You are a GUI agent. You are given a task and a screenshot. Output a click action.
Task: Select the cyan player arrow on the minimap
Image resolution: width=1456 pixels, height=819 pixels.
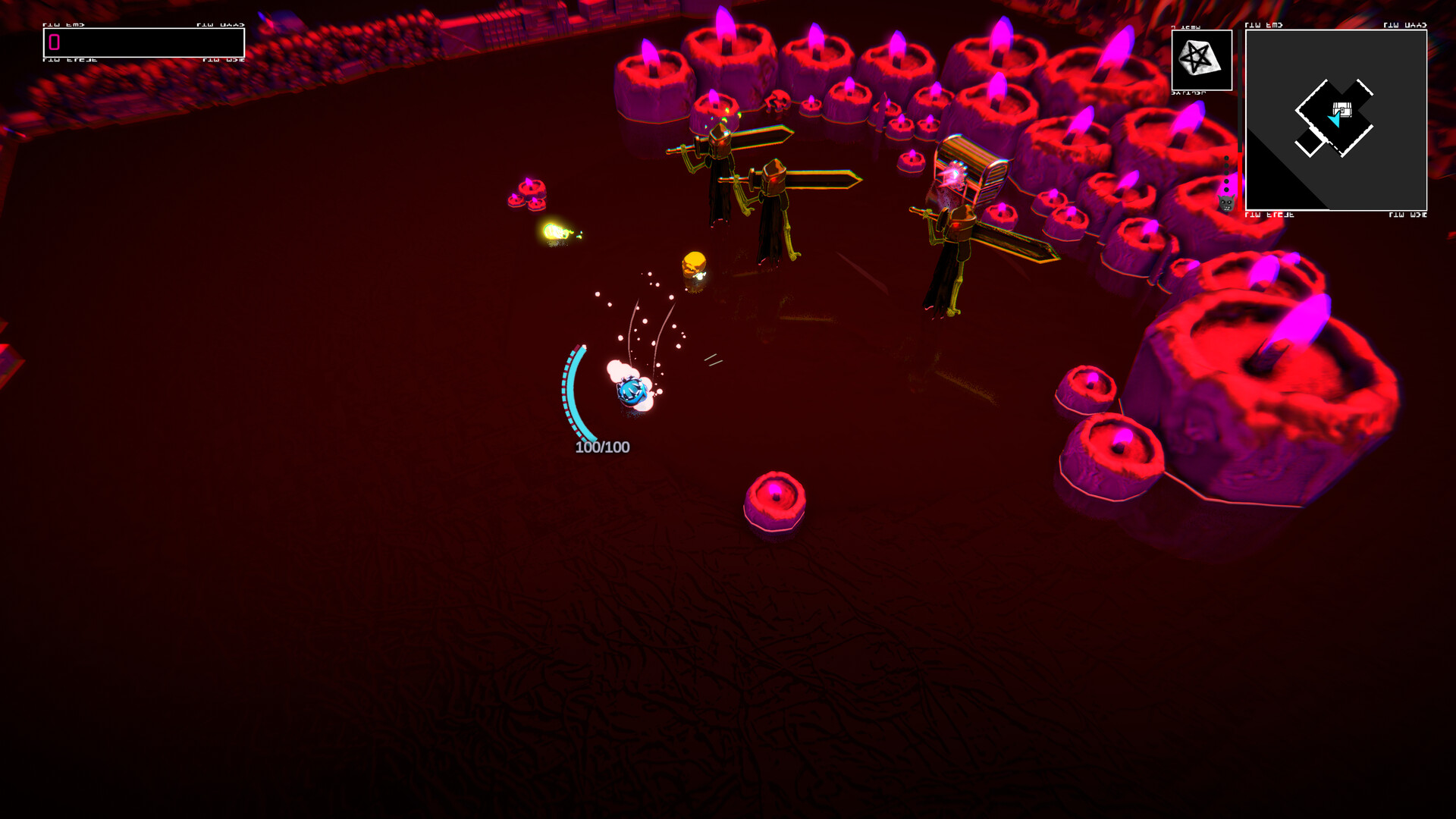[x=1335, y=119]
